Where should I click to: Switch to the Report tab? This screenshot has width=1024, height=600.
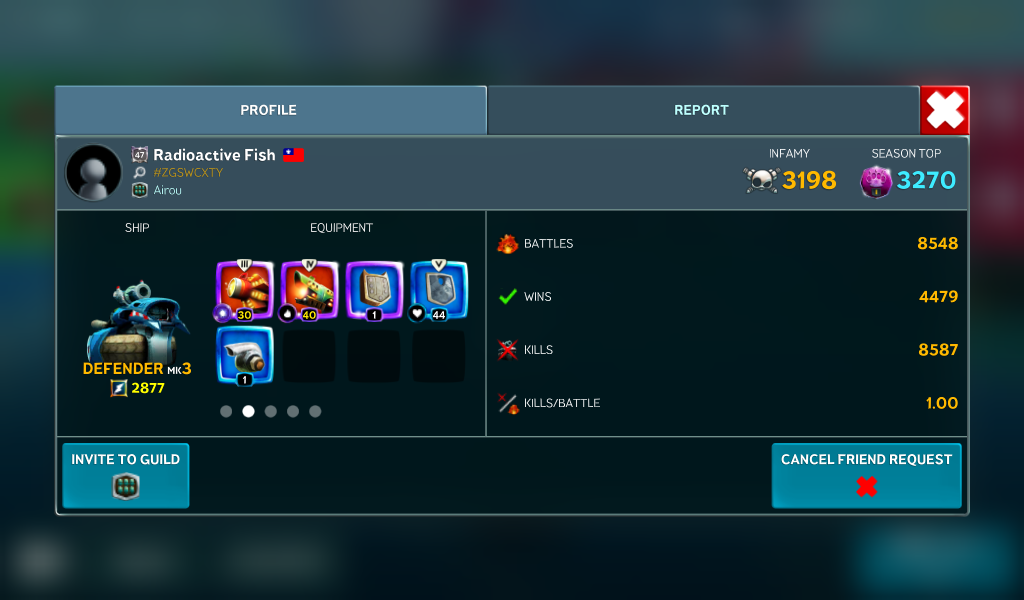click(701, 110)
